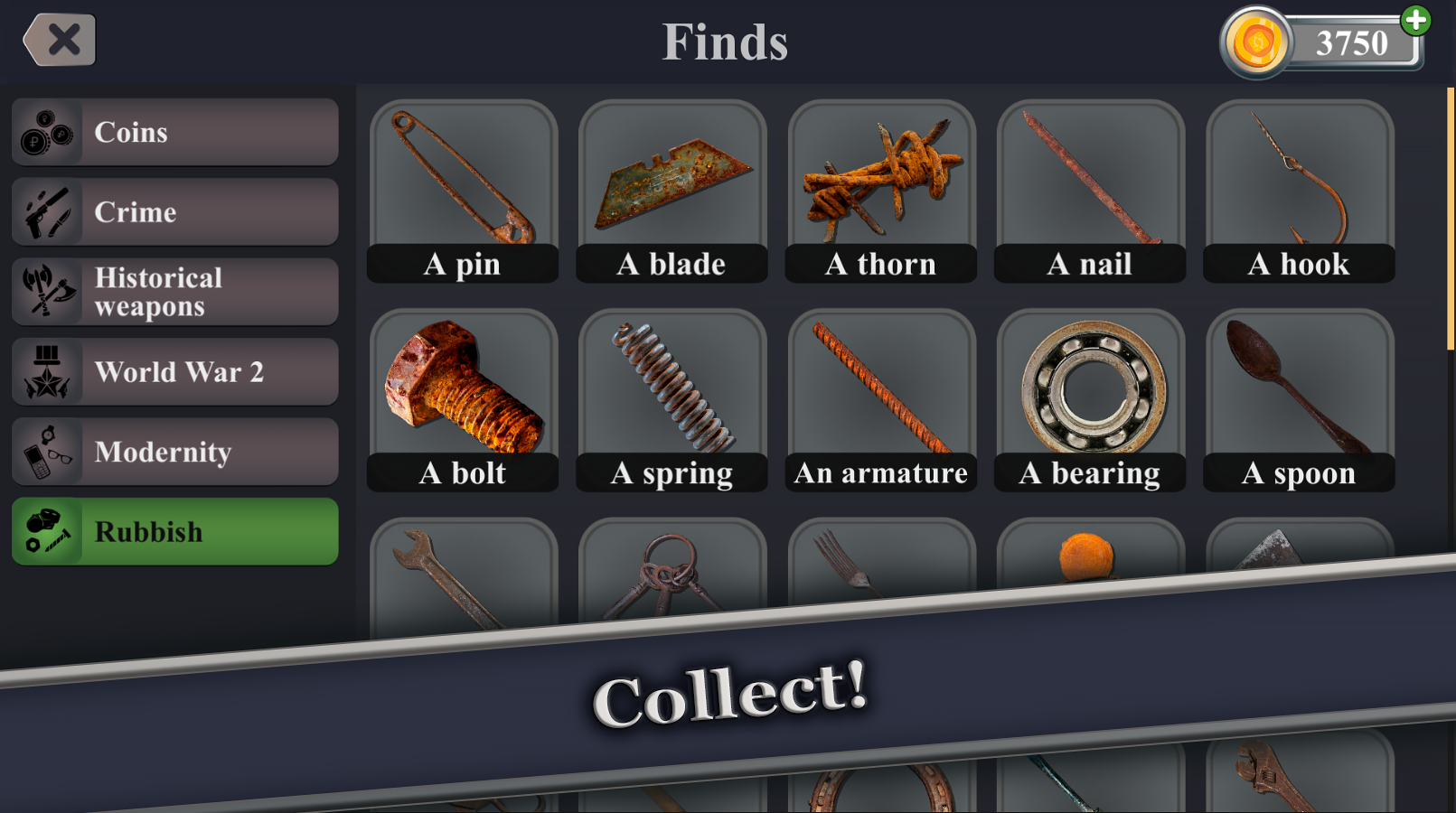
Task: Select the A blade item
Action: tap(672, 181)
